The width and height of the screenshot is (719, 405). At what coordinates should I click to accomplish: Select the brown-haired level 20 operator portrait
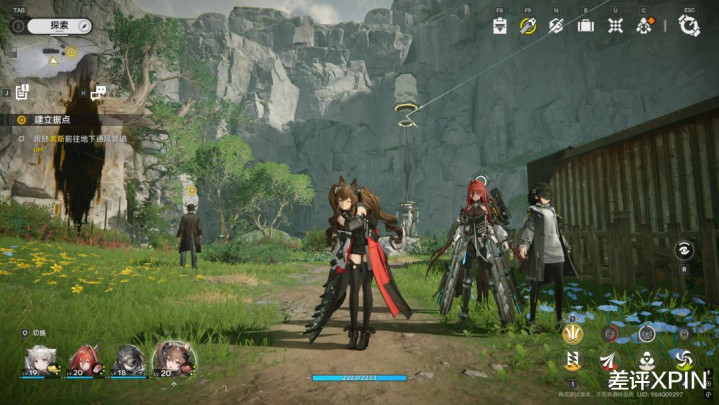coord(173,358)
